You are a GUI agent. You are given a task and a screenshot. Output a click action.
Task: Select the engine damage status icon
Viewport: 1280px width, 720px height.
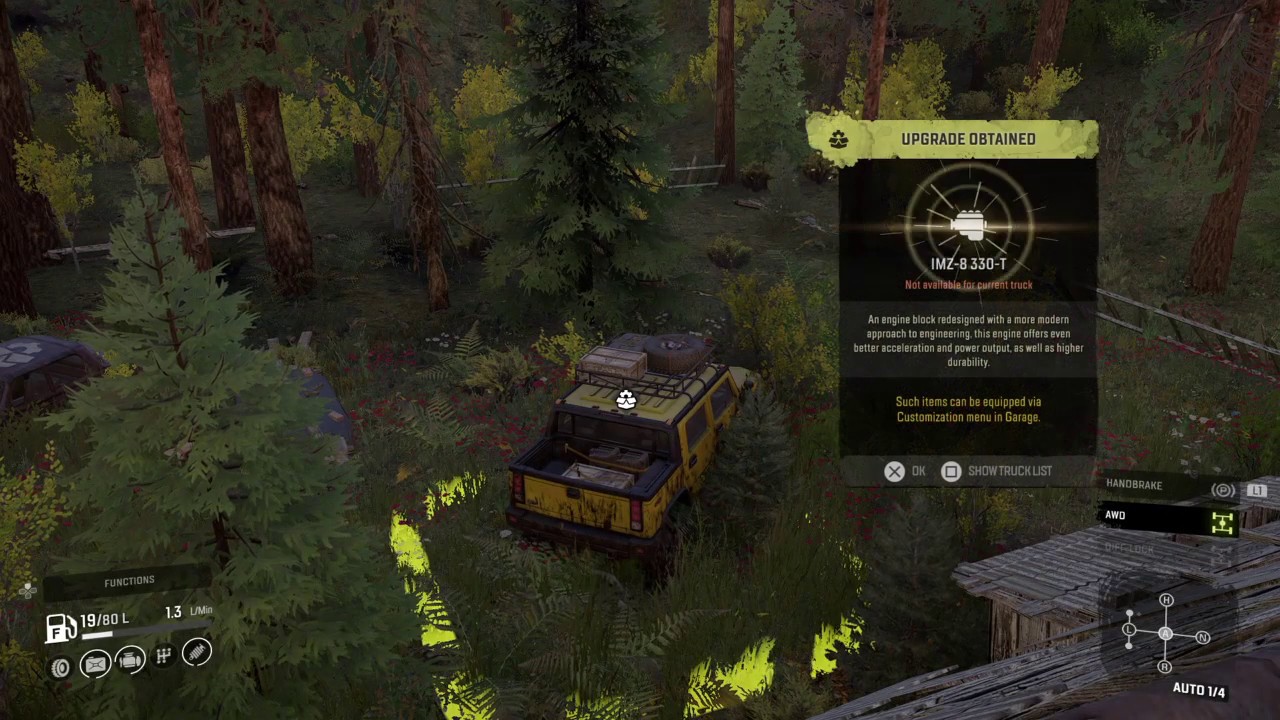(130, 660)
